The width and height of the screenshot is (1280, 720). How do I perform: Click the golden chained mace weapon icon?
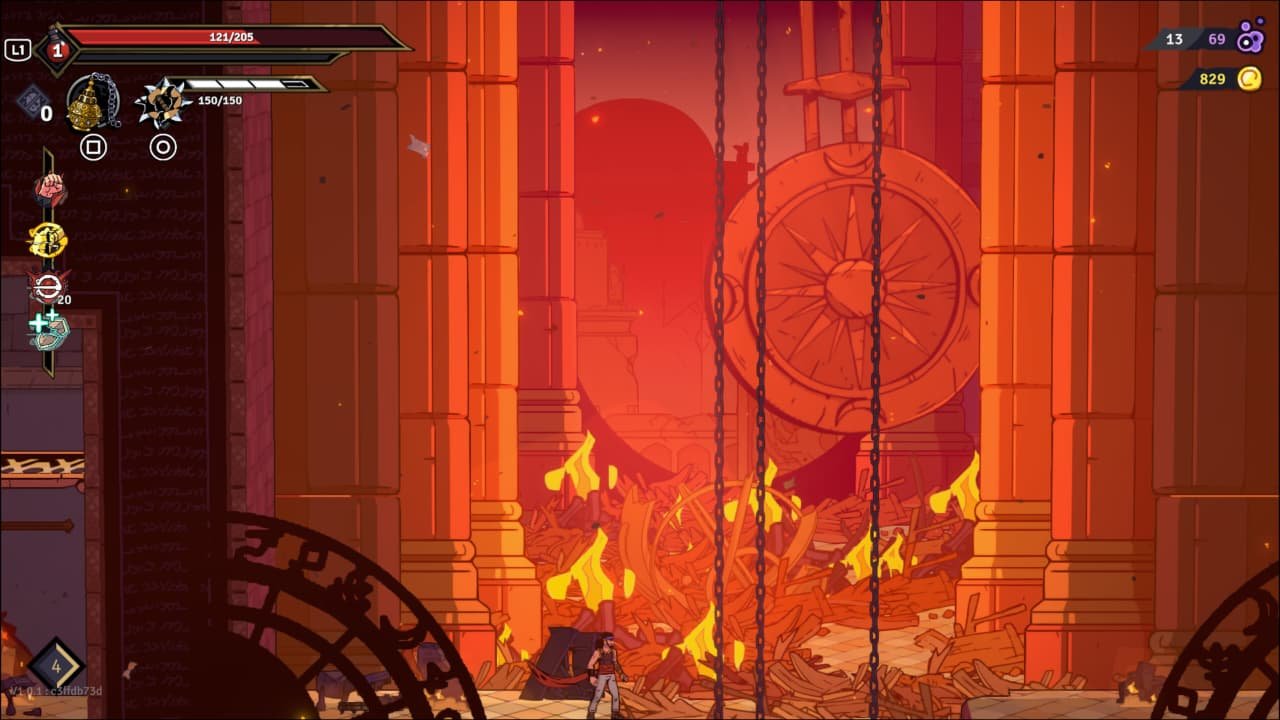tap(92, 102)
